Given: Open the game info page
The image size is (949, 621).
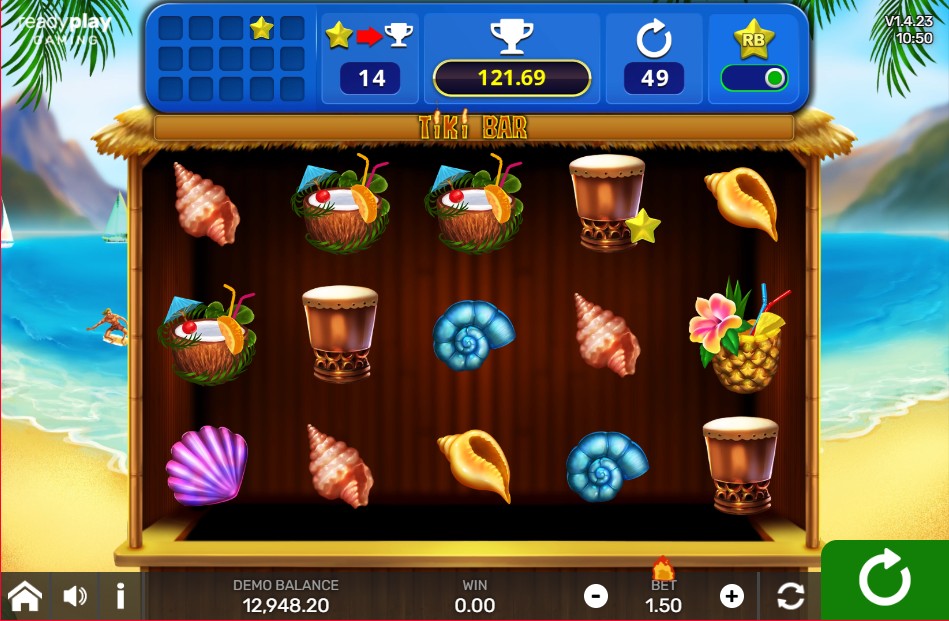Looking at the screenshot, I should pyautogui.click(x=120, y=597).
